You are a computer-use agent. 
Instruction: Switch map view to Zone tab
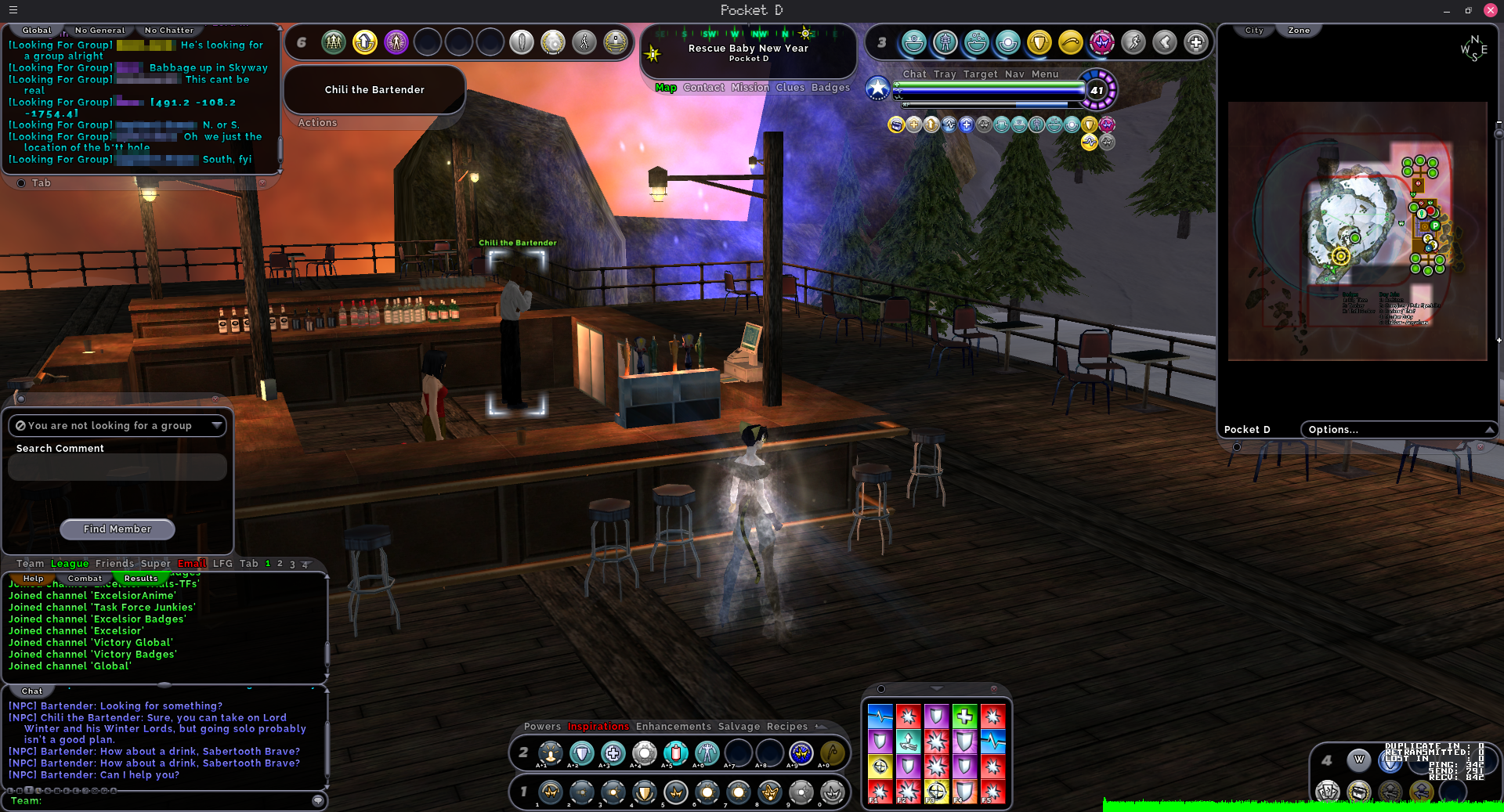coord(1299,31)
